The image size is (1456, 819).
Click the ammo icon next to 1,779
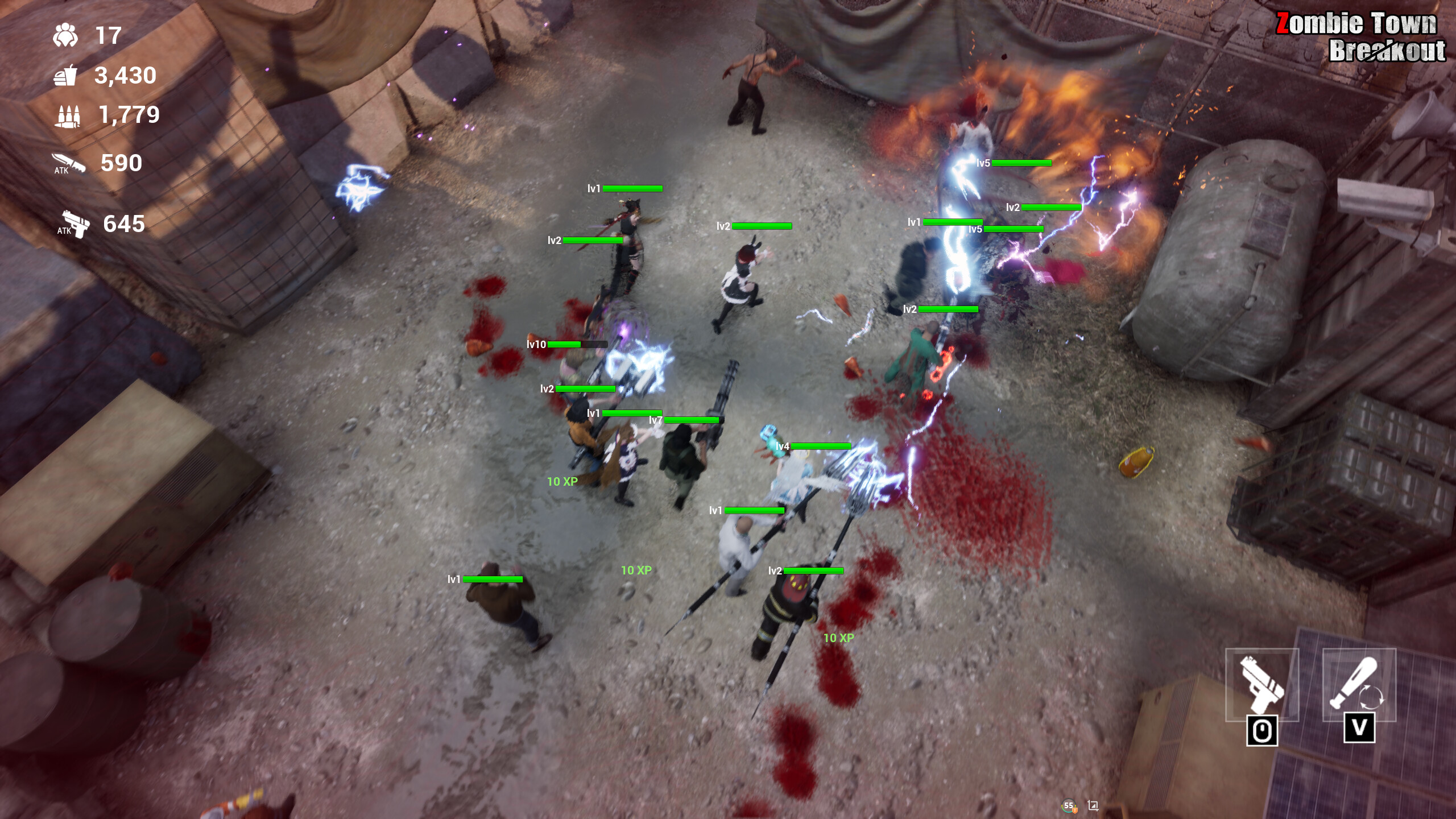(67, 117)
